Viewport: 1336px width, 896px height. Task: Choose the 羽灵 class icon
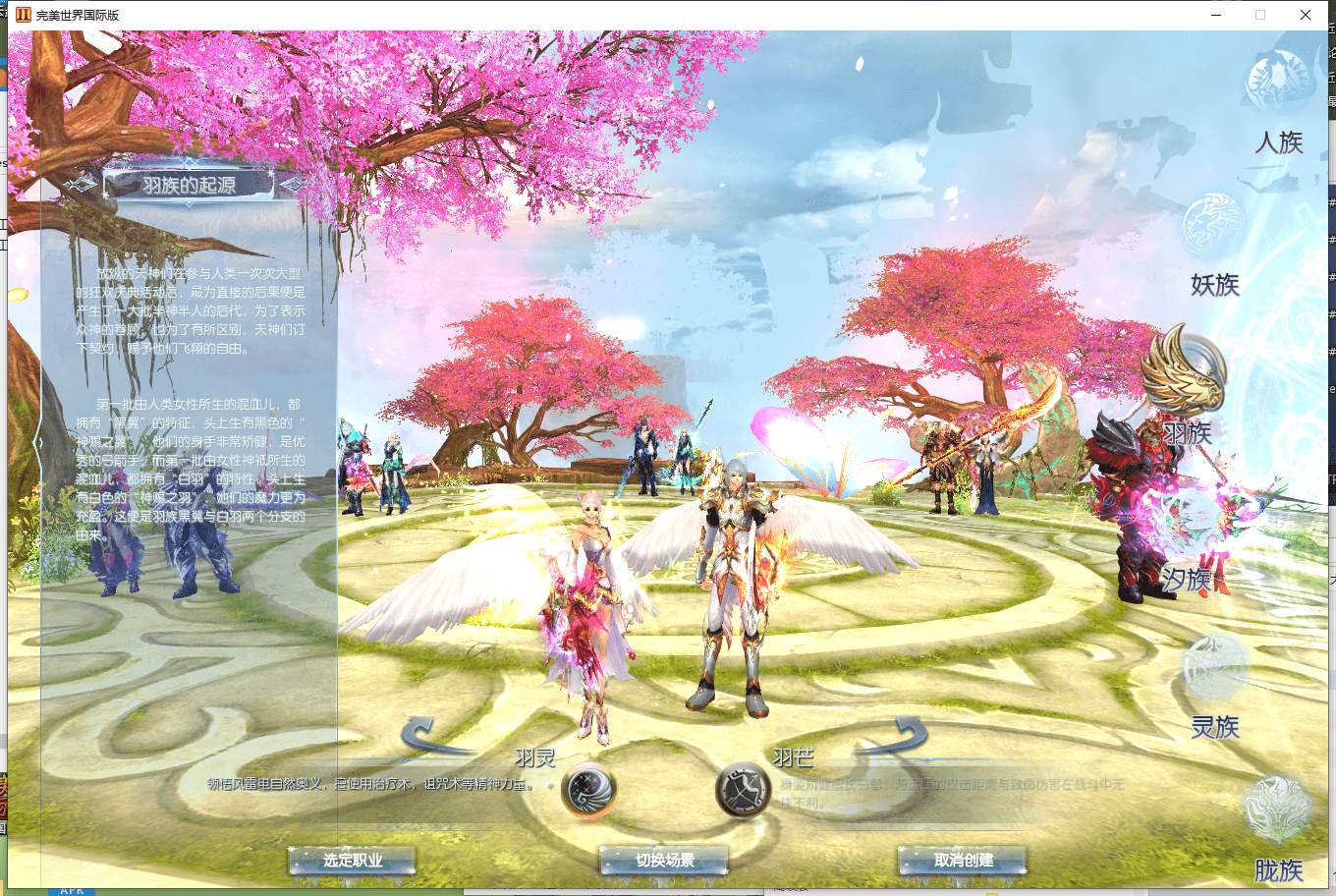(x=588, y=790)
